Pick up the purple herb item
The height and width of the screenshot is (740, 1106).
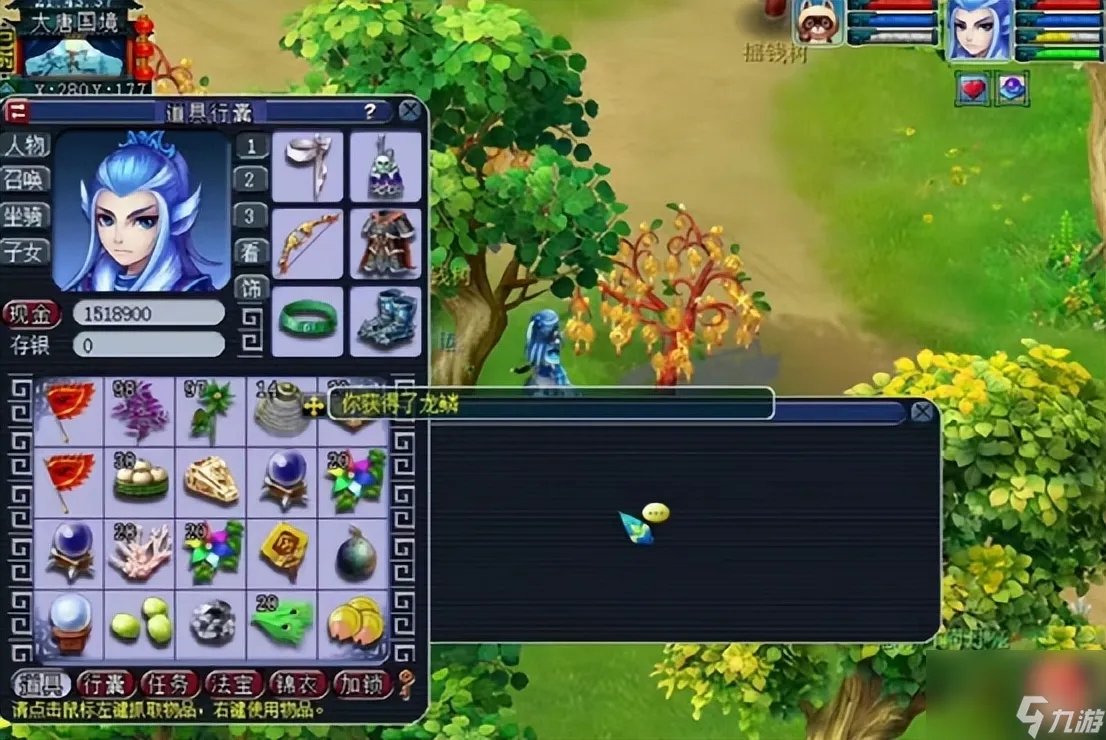pyautogui.click(x=140, y=412)
